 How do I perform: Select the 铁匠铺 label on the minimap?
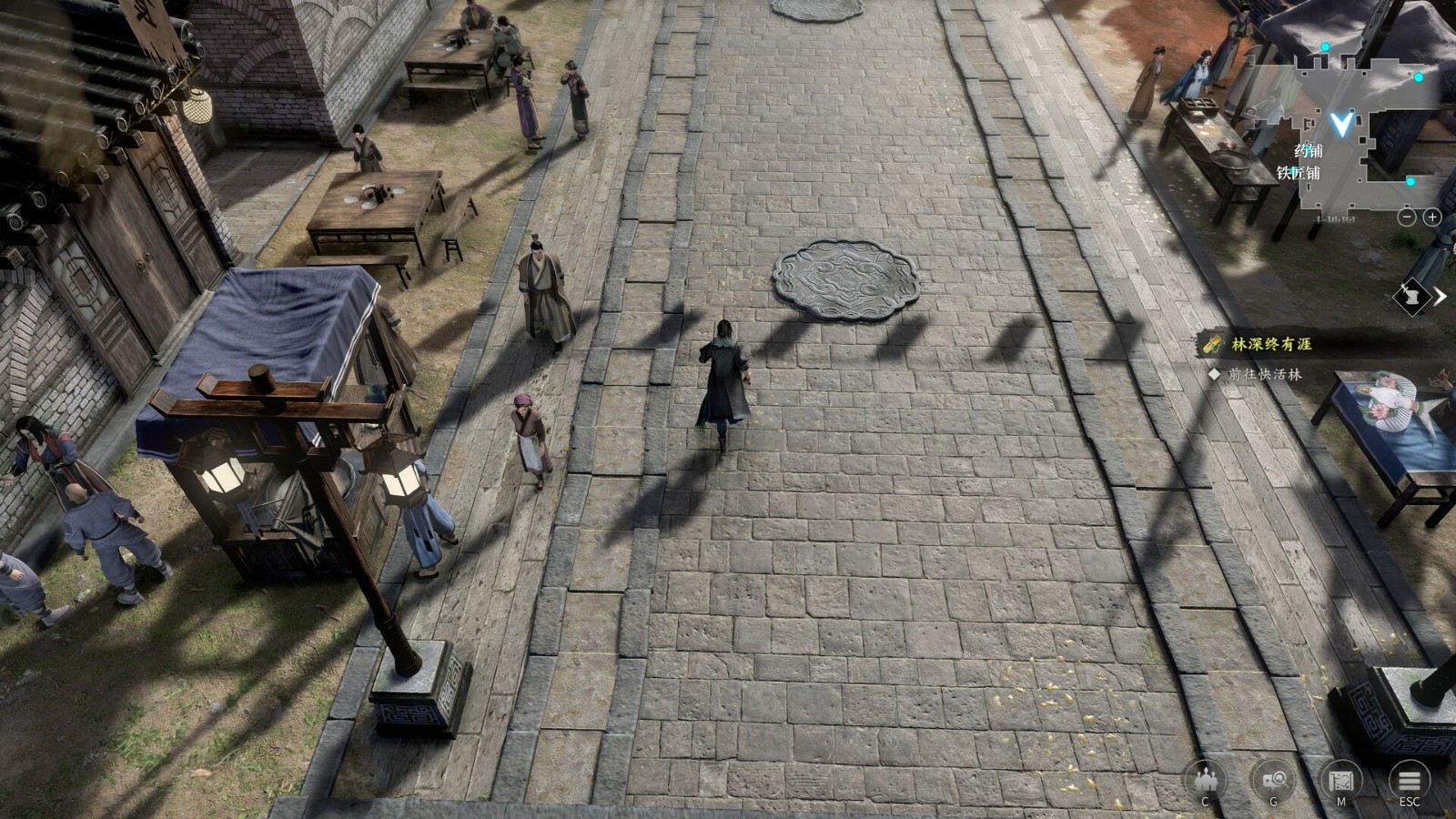(1298, 173)
